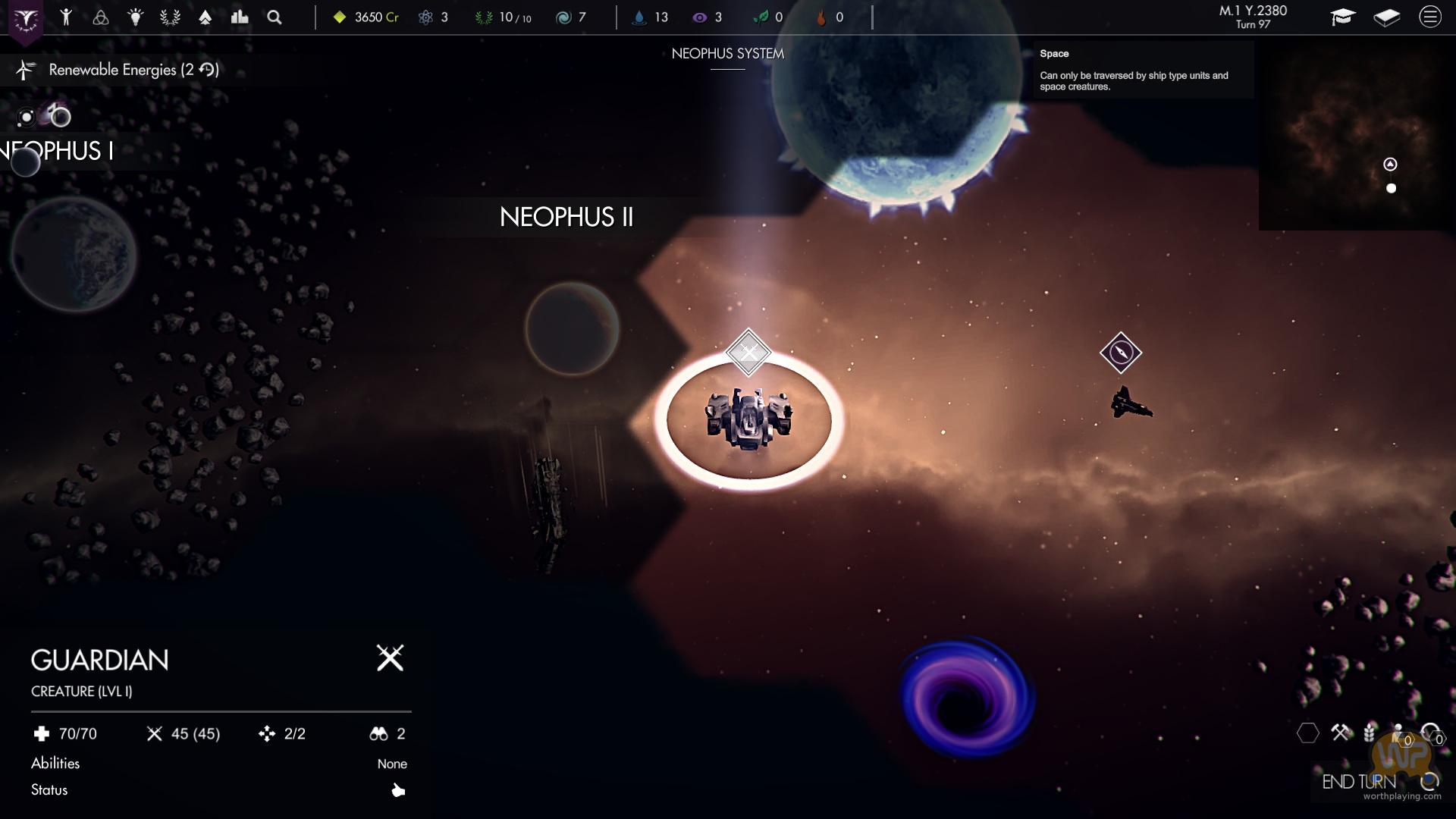Image resolution: width=1456 pixels, height=819 pixels.
Task: Click the END TURN button
Action: 1359,781
